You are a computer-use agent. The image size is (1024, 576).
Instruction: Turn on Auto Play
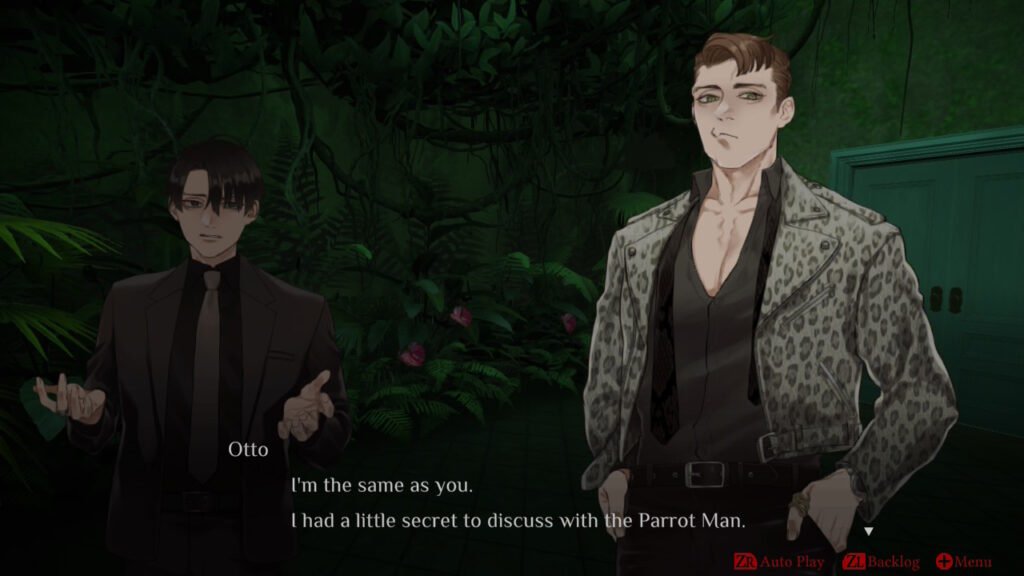[x=780, y=562]
